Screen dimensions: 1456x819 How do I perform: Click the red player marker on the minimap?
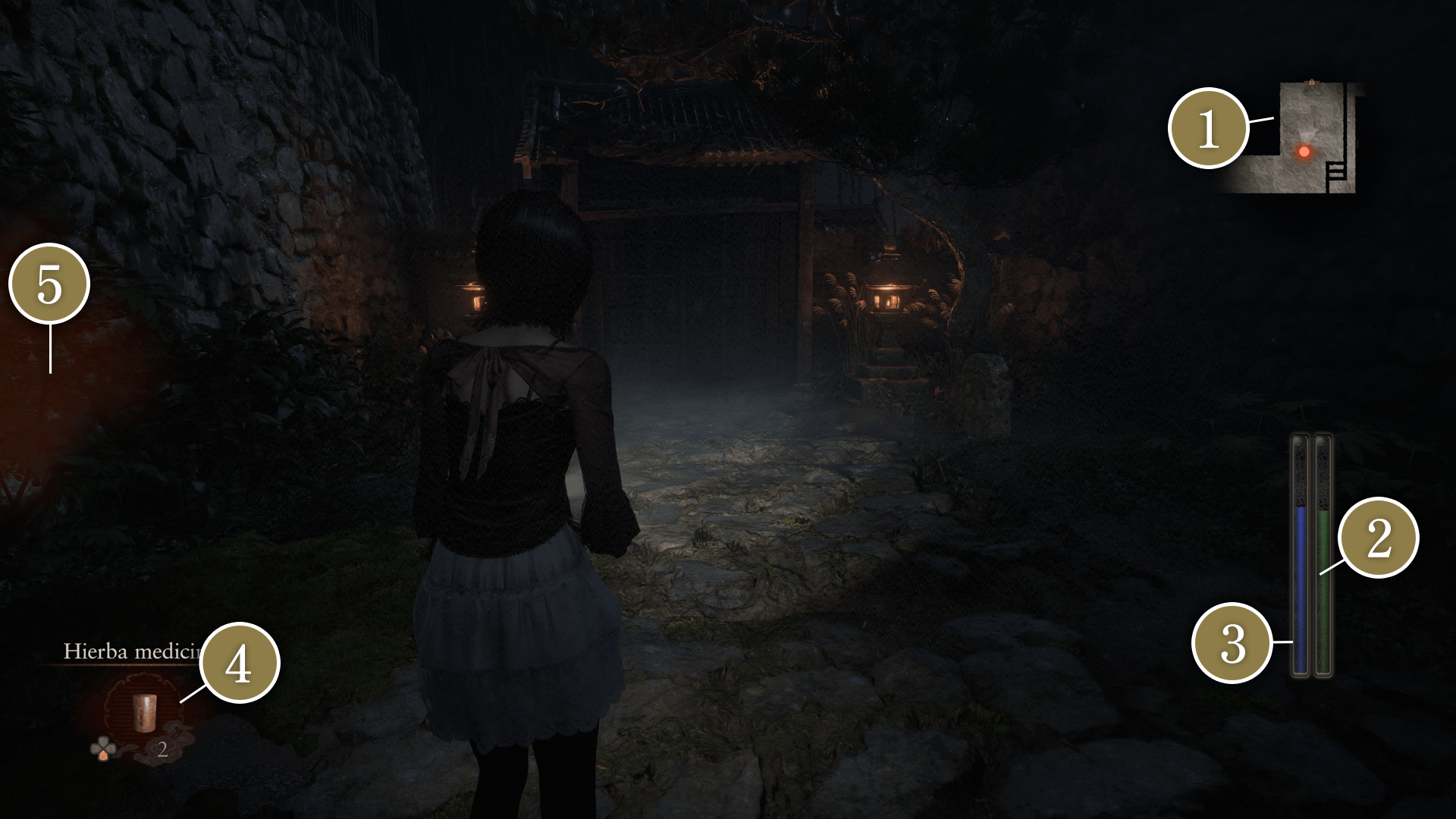coord(1304,152)
